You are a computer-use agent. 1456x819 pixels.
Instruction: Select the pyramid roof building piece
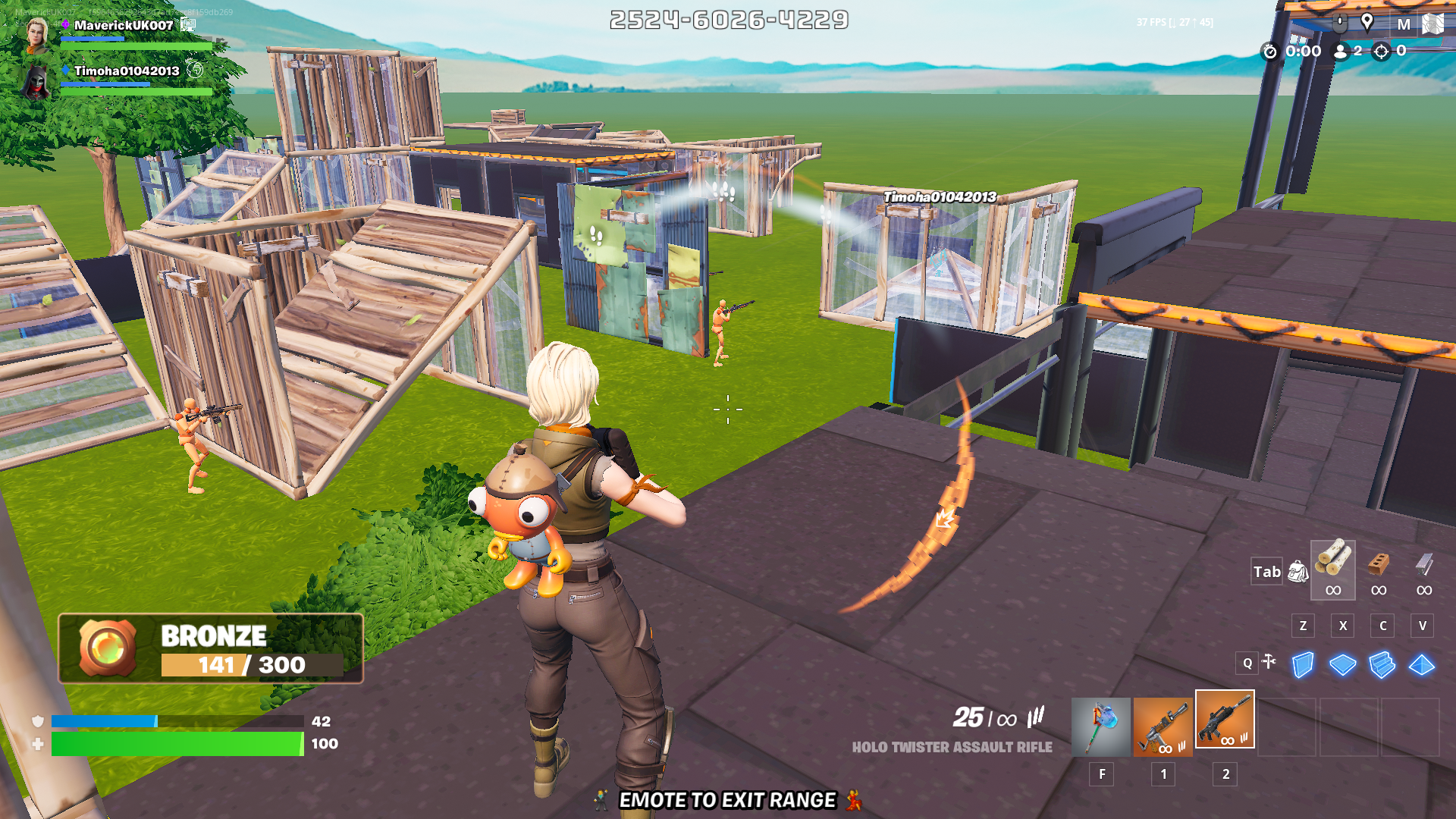pos(1422,665)
